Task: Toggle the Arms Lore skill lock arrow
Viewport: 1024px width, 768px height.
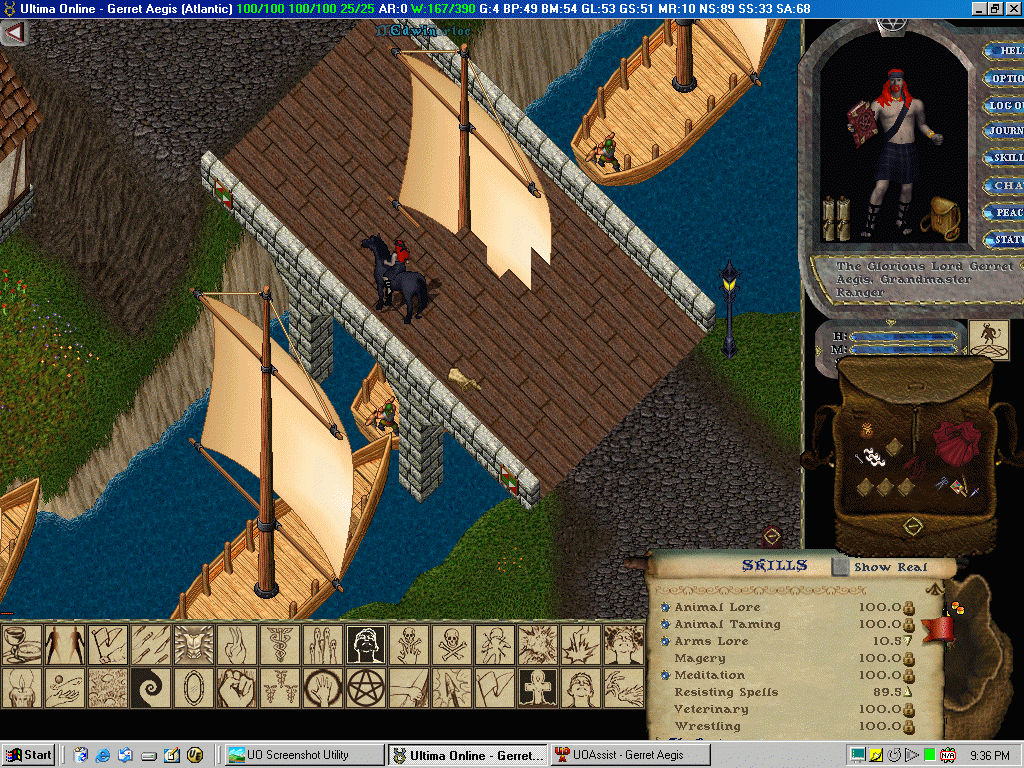Action: pos(910,641)
